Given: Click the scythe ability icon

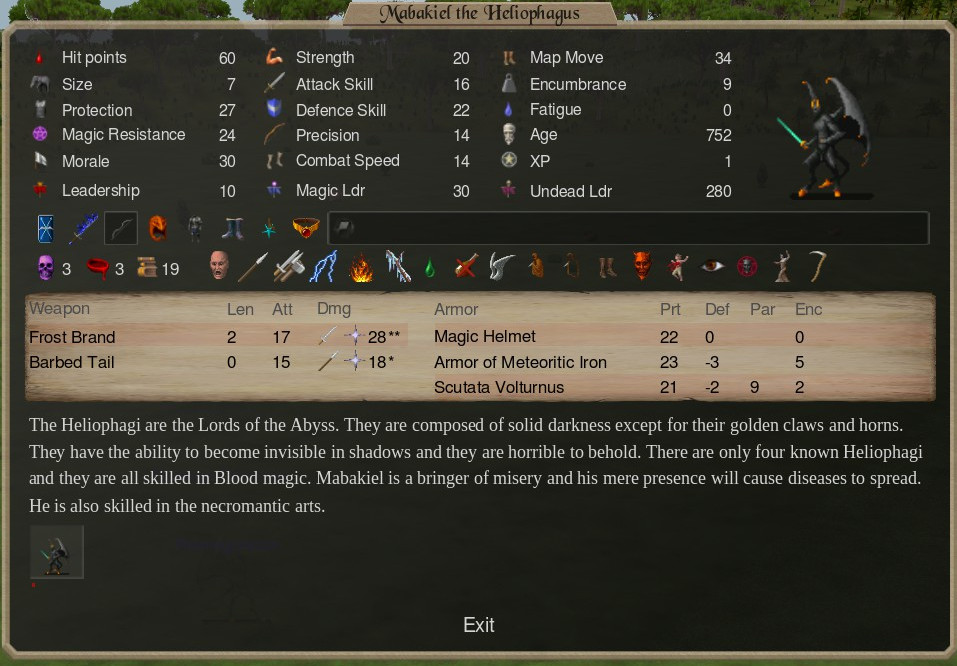Looking at the screenshot, I should pos(818,266).
